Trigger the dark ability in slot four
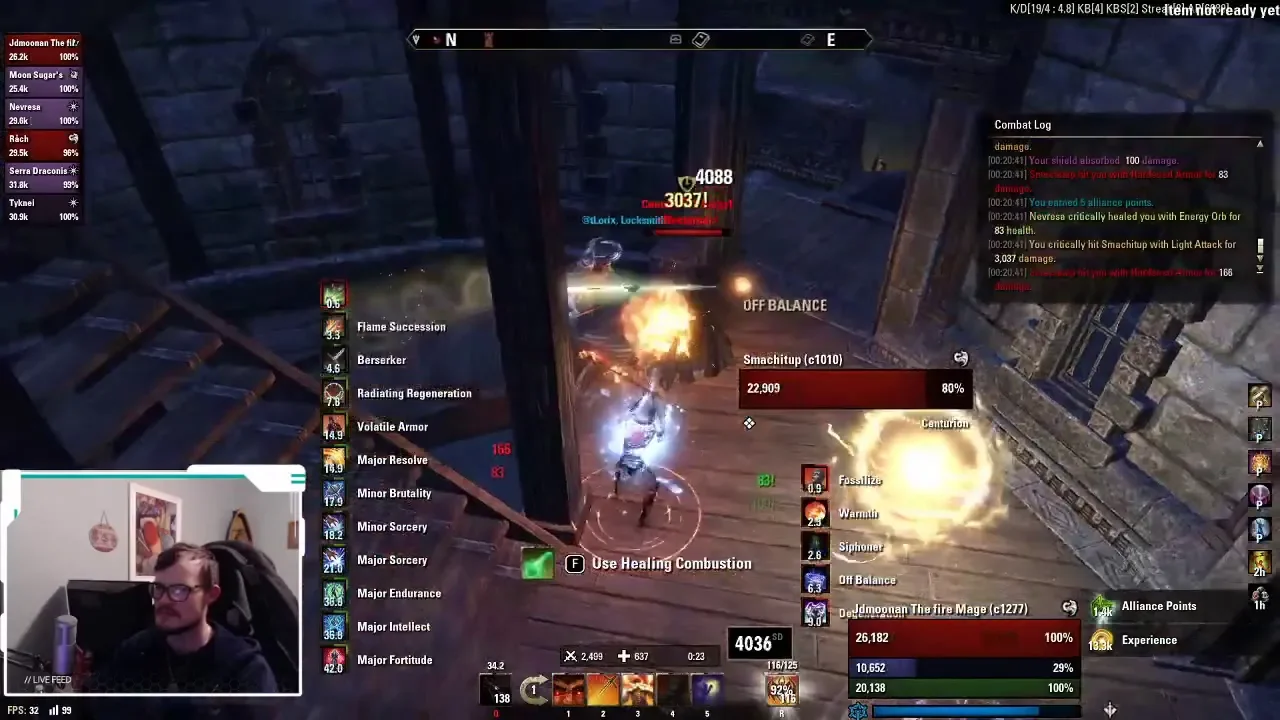 click(x=672, y=689)
